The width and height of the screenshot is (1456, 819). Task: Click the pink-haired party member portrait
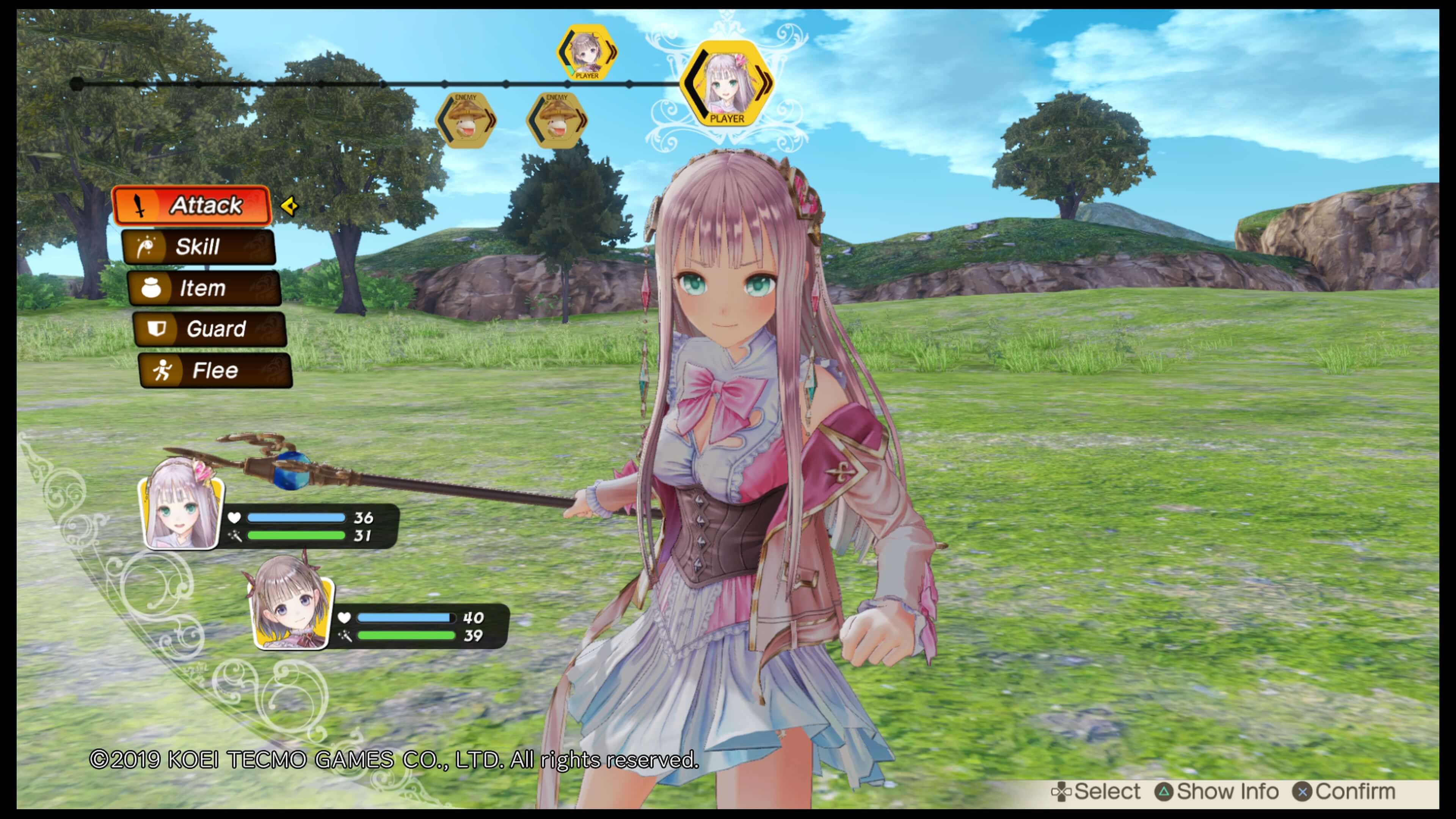click(182, 504)
